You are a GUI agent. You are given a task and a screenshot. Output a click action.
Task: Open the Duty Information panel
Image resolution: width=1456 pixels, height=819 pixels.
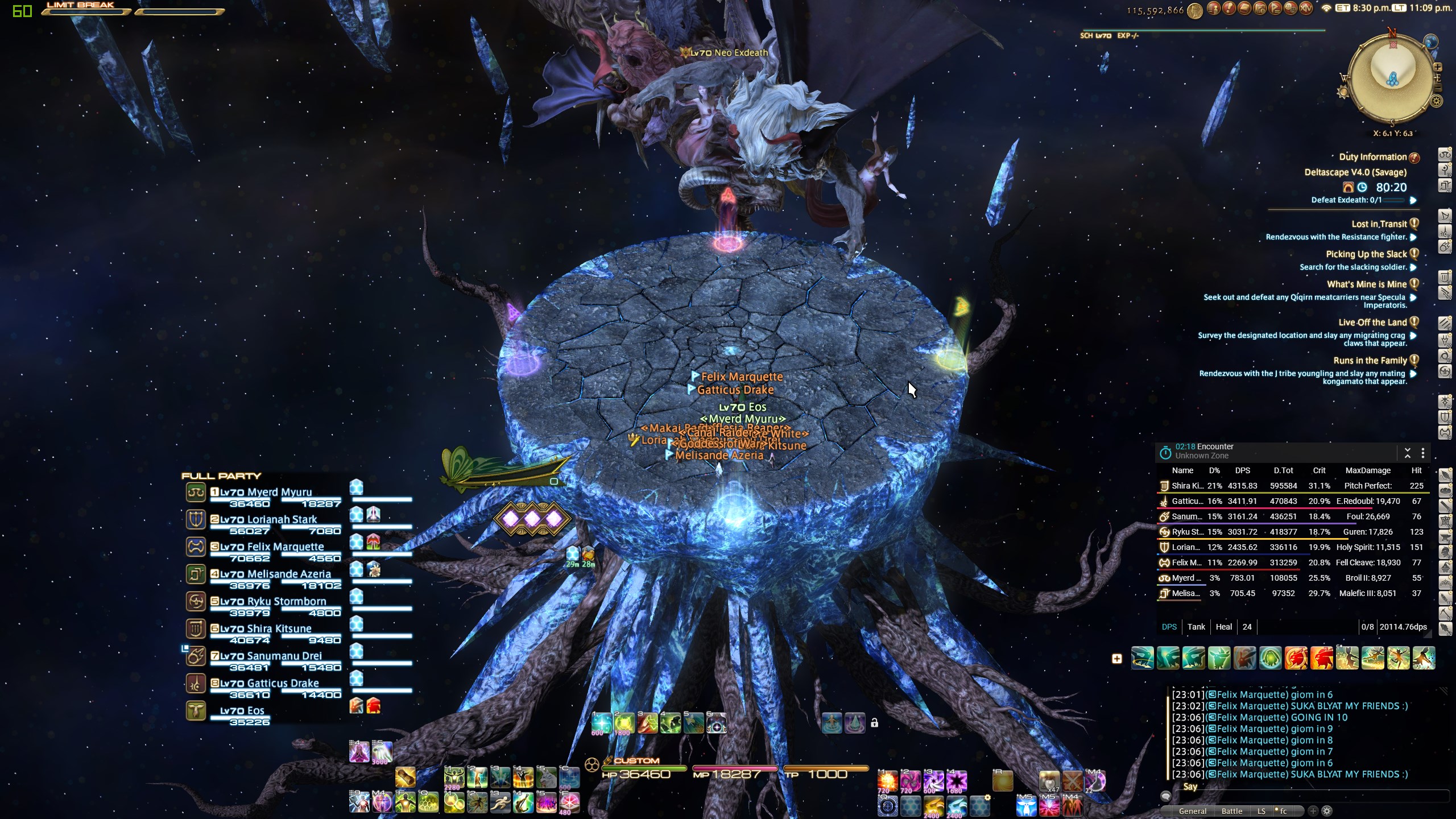1372,157
